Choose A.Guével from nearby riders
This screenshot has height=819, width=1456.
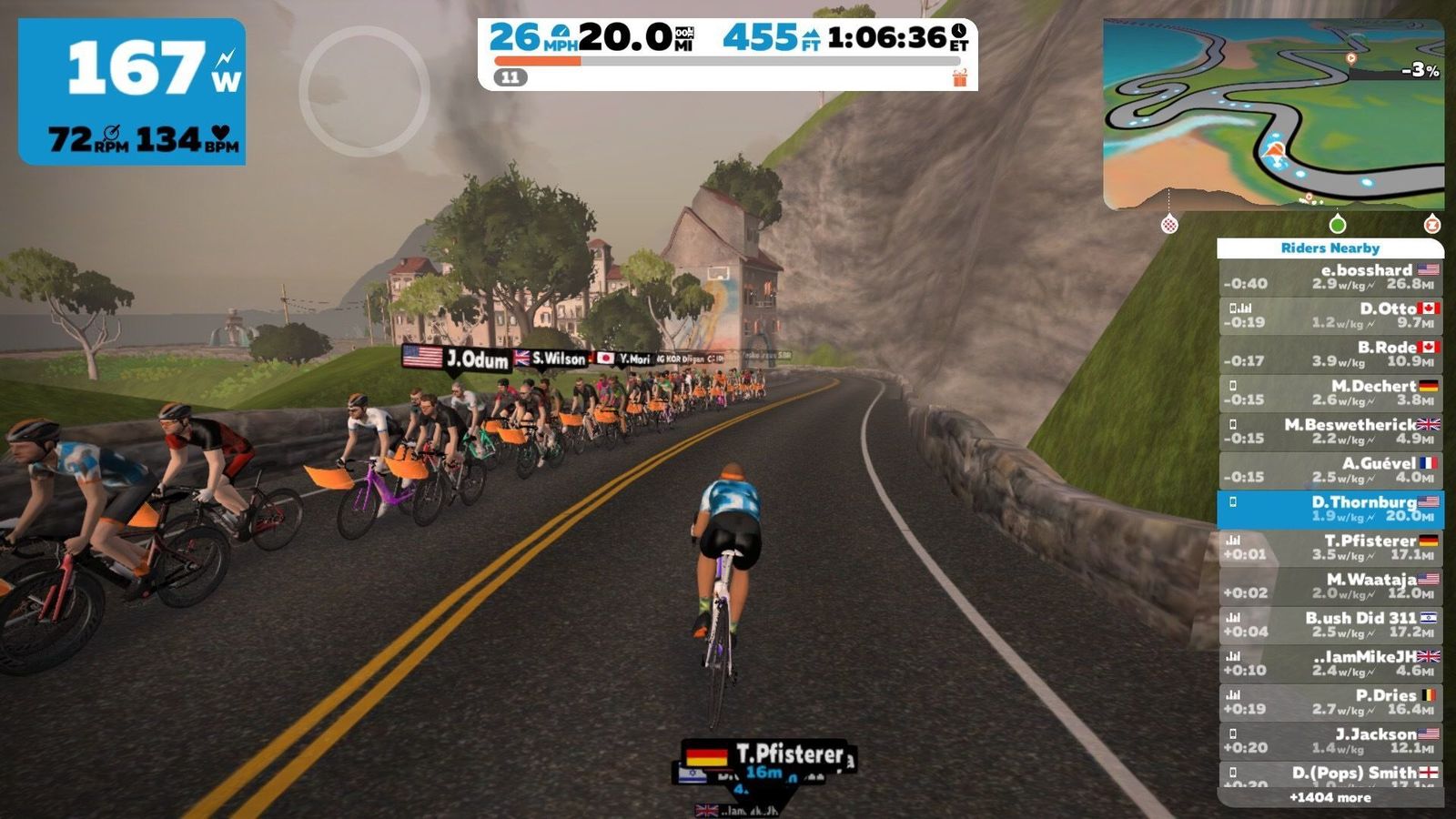pos(1330,470)
